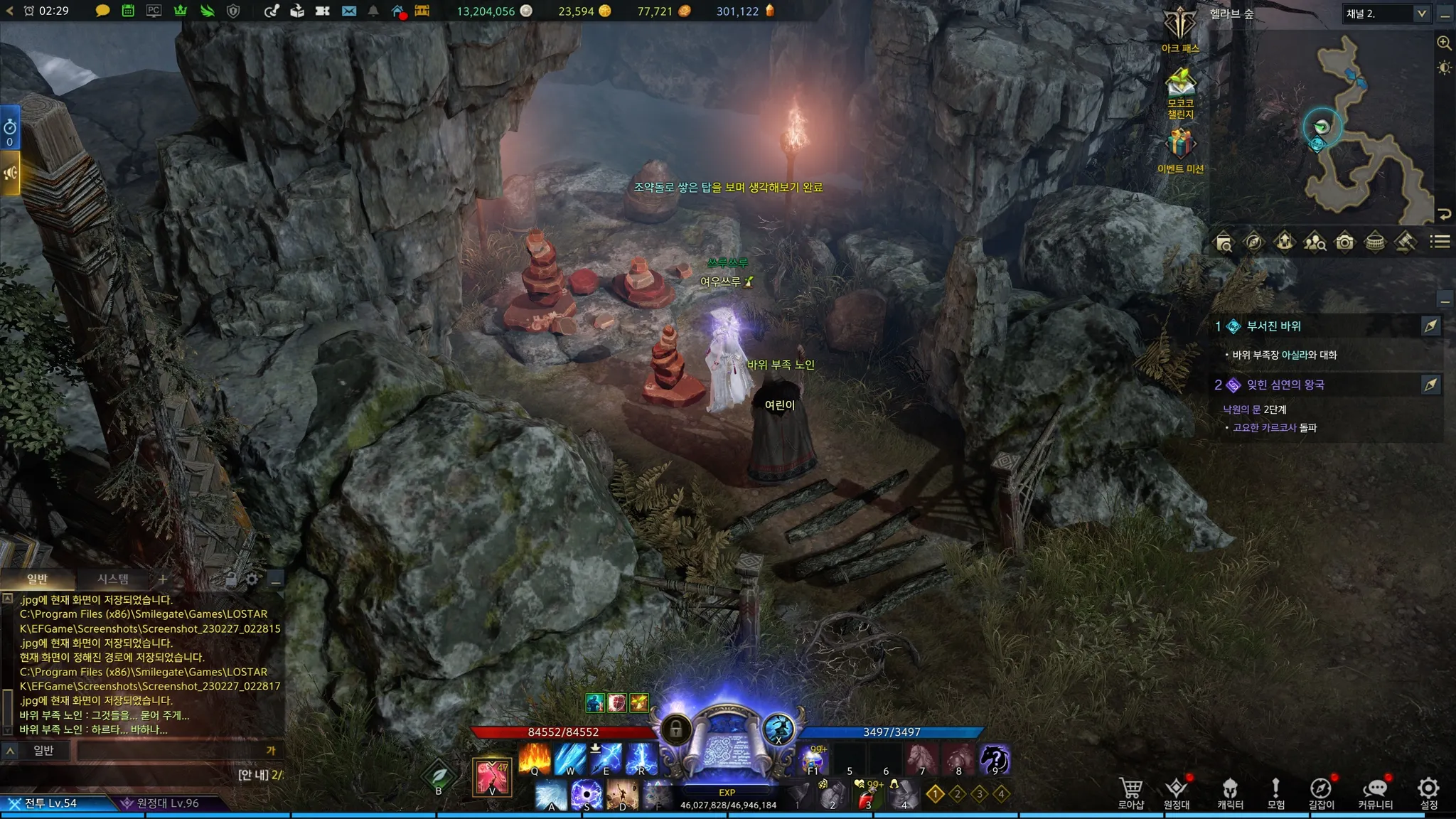Open the 로아샵 shop menu
Image resolution: width=1456 pixels, height=819 pixels.
click(1130, 792)
